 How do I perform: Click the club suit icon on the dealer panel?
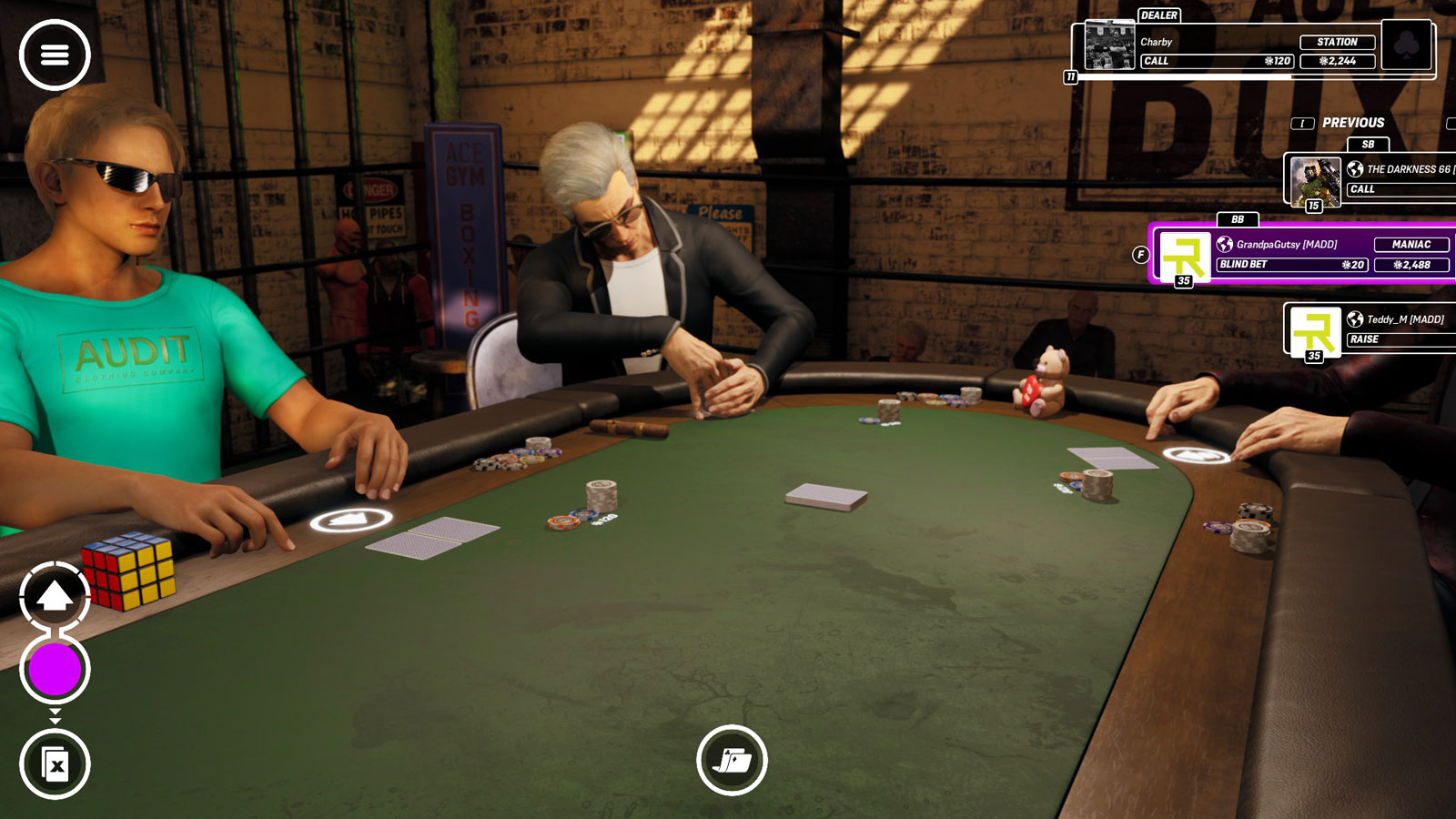(x=1404, y=45)
